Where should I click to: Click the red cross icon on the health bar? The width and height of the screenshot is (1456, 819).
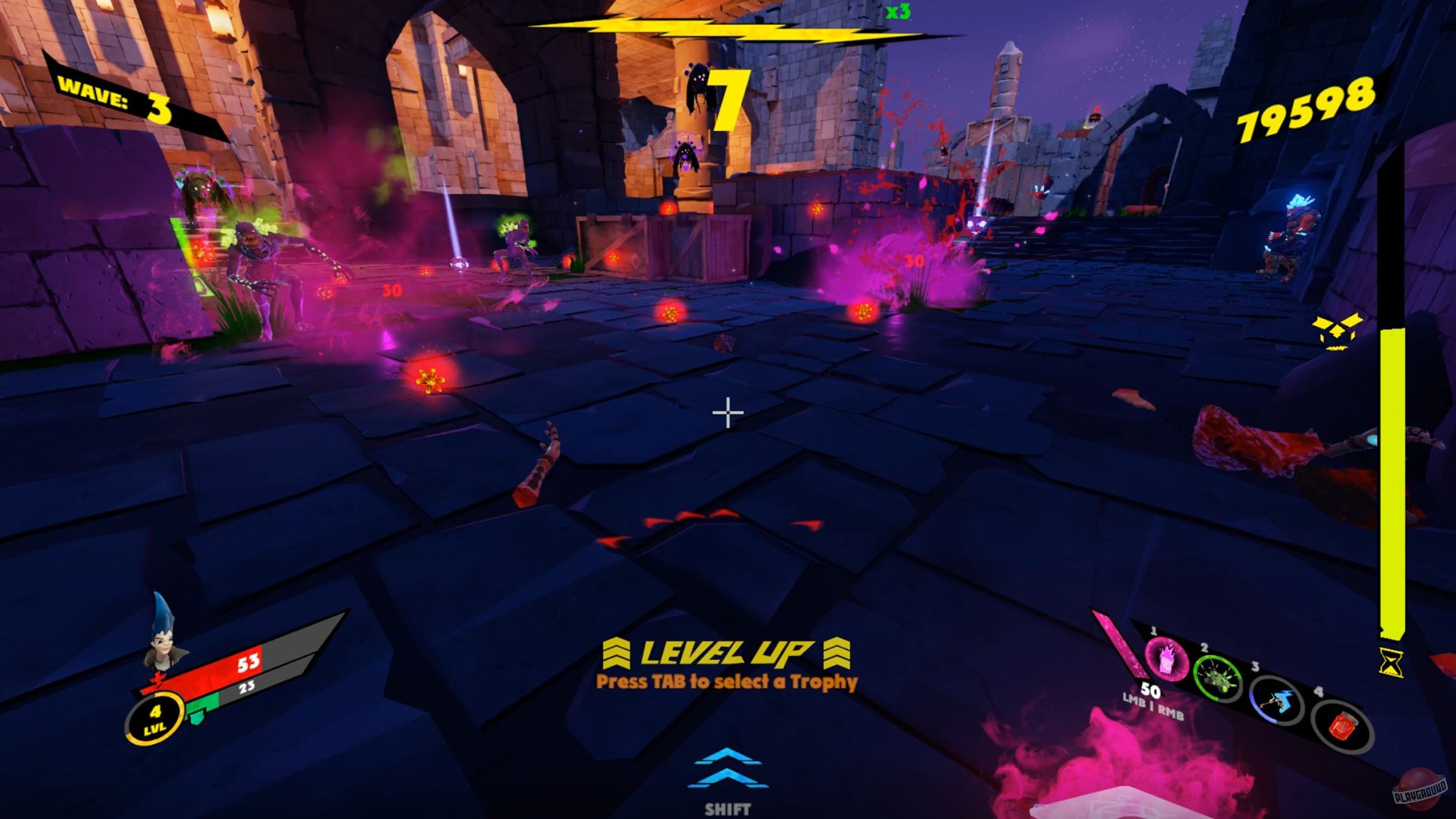[158, 679]
